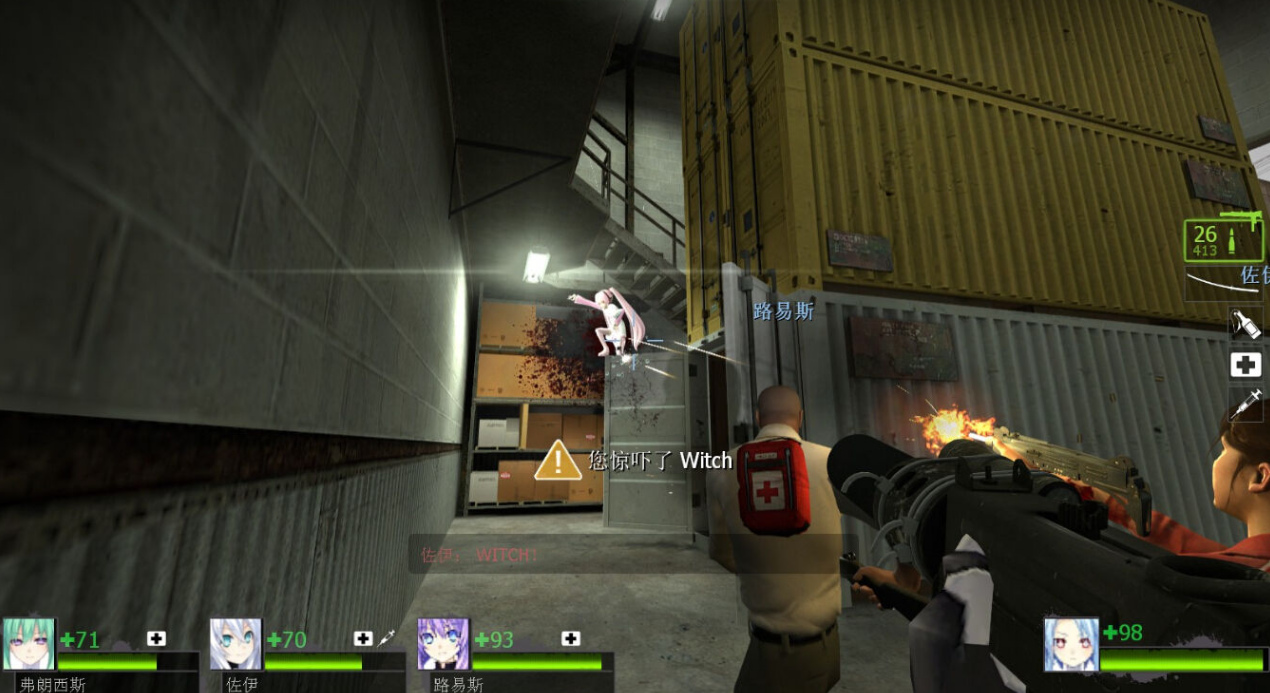Click teammate 路易斯's purple-haired portrait

[x=443, y=643]
